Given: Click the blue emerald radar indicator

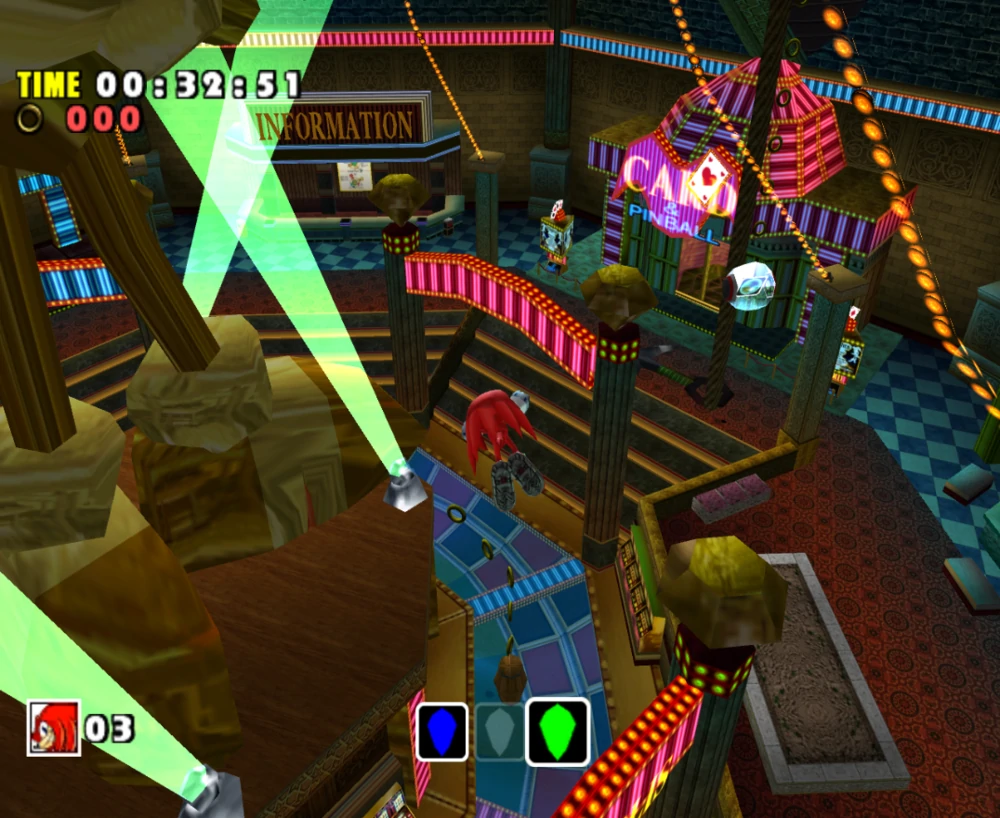Looking at the screenshot, I should click(442, 731).
